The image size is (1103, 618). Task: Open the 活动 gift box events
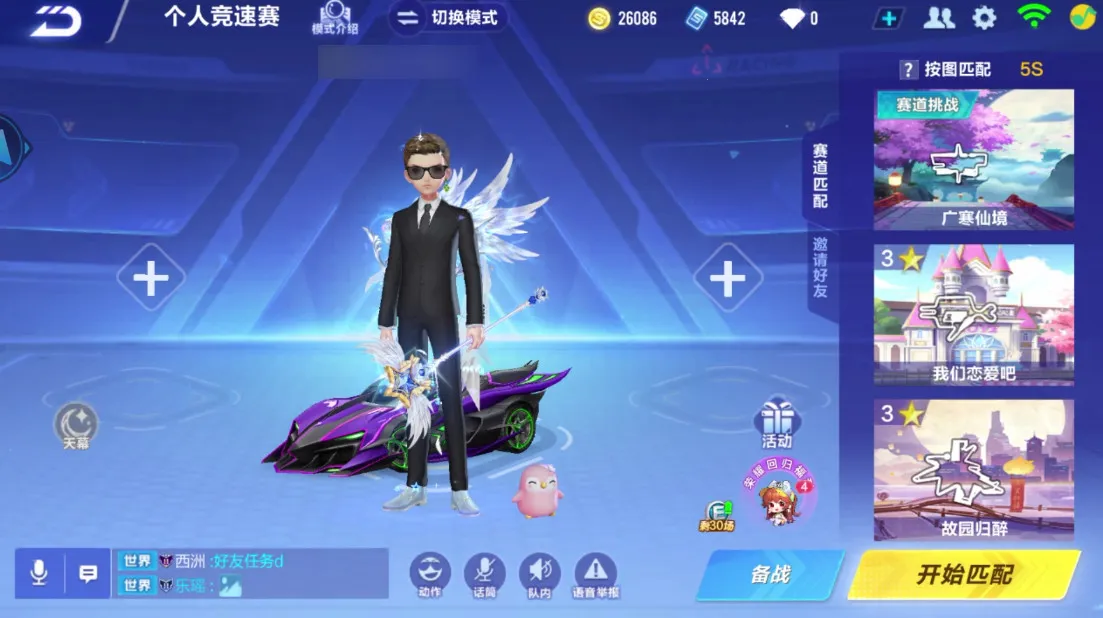click(x=776, y=422)
